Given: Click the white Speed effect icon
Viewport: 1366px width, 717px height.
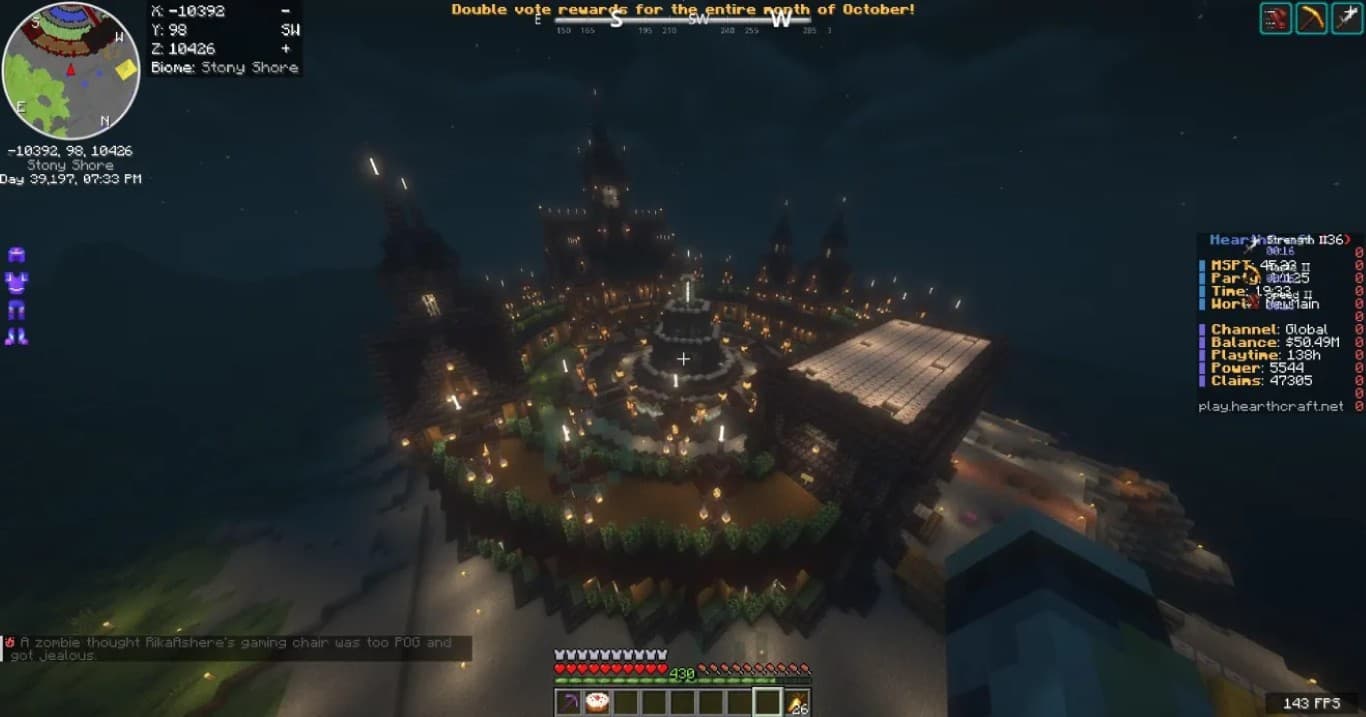Looking at the screenshot, I should click(x=1347, y=18).
